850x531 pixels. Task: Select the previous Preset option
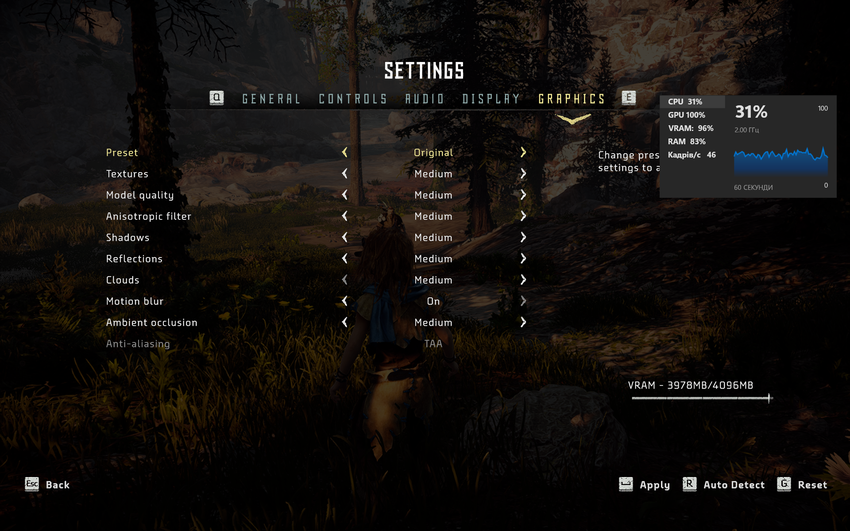click(x=345, y=153)
